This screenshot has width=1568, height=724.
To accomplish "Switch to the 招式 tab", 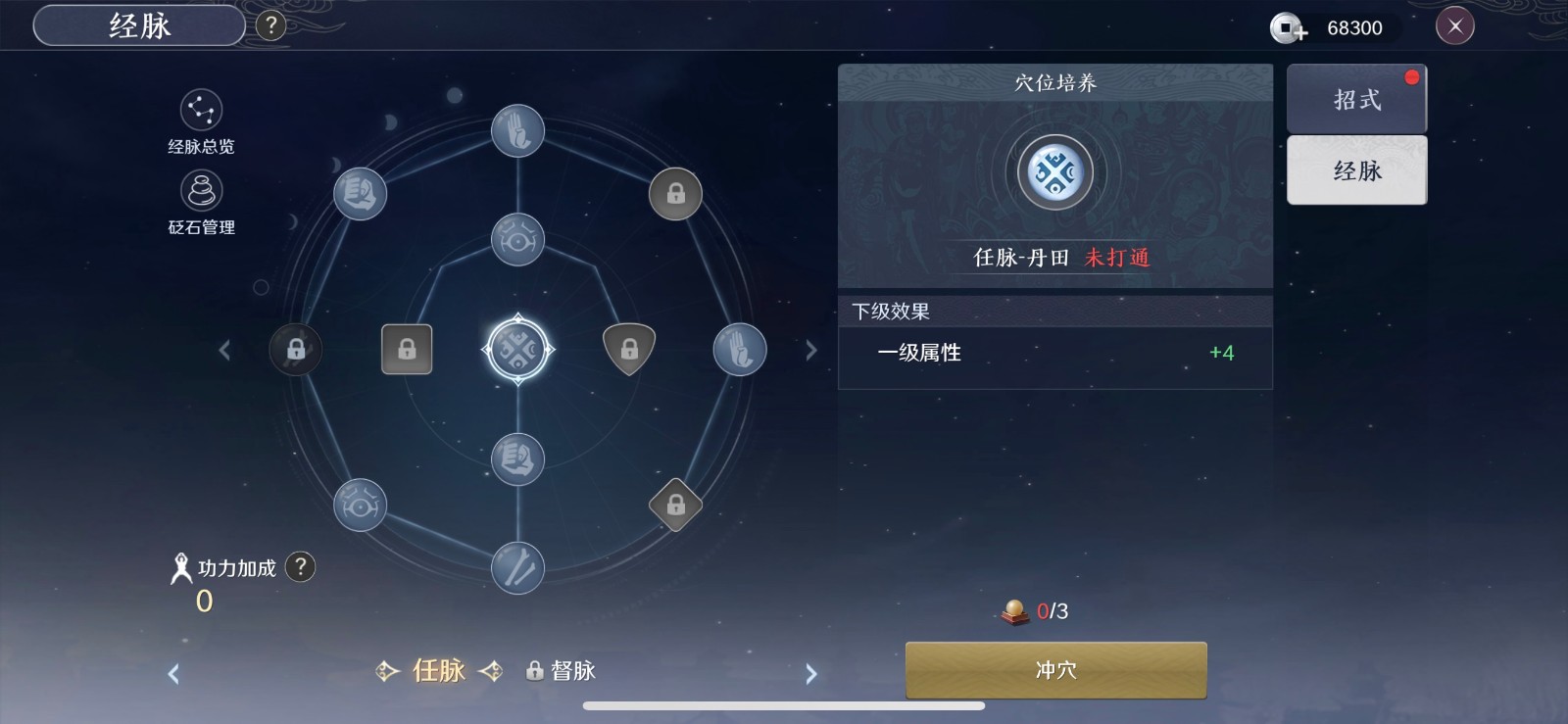I will click(1355, 97).
